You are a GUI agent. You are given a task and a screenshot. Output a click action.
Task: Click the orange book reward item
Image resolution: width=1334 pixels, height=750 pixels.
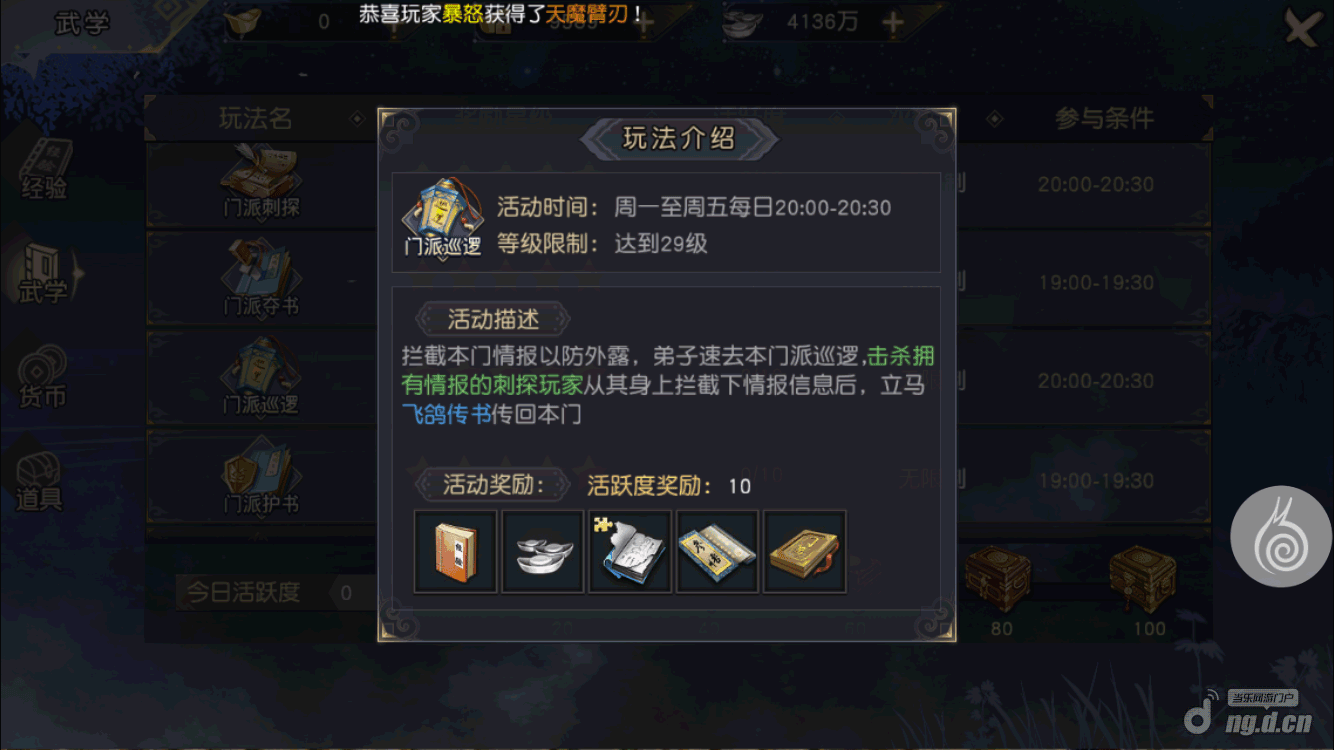point(455,551)
